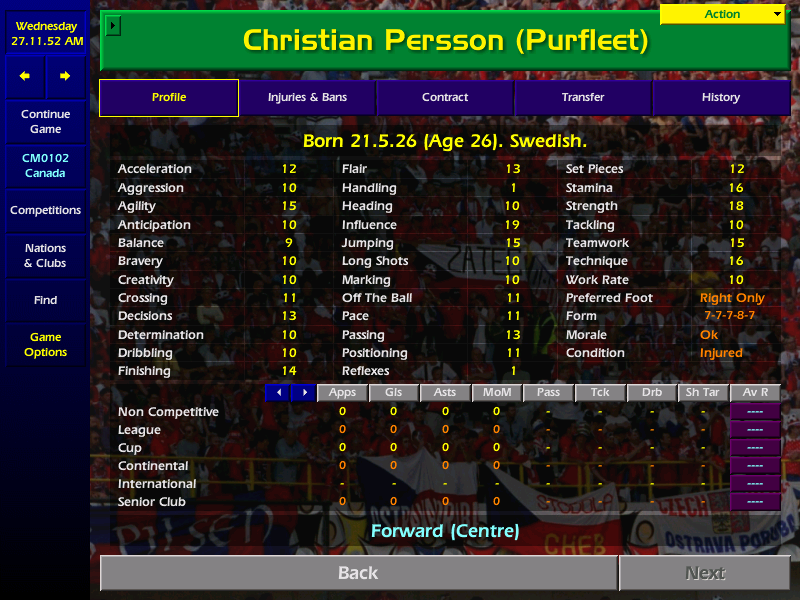Open the Competitions menu

point(45,211)
